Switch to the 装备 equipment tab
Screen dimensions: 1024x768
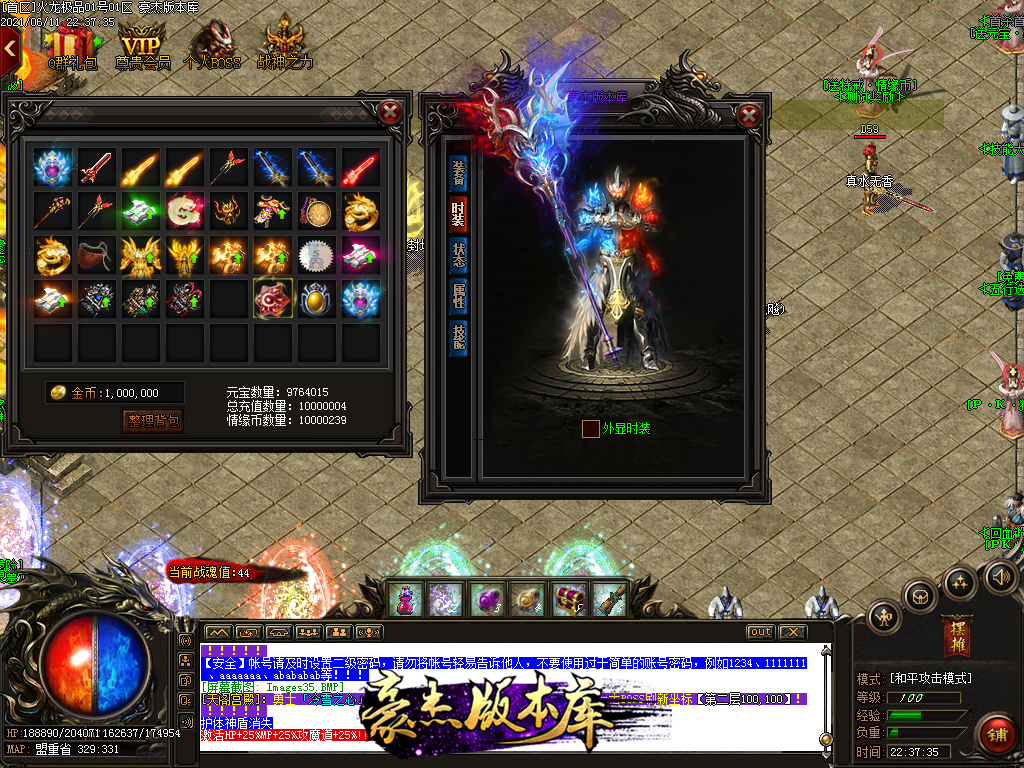458,171
